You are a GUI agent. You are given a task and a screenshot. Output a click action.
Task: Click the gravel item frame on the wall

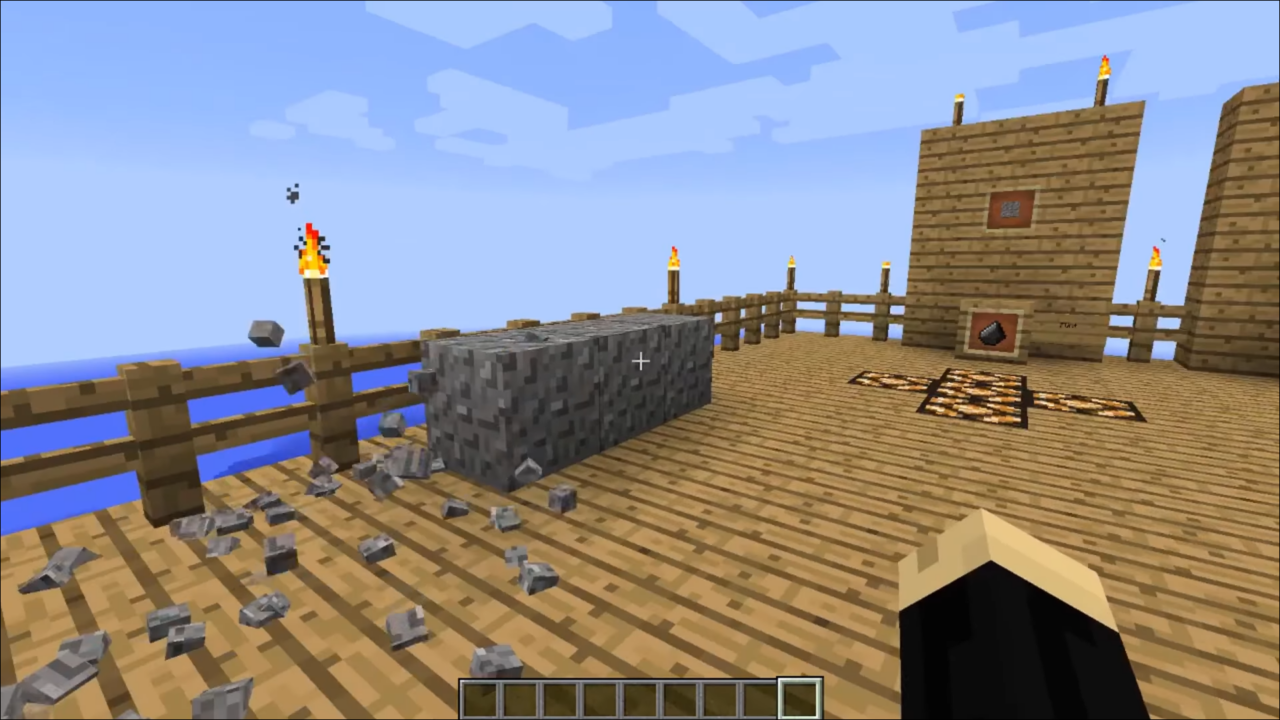coord(1009,207)
